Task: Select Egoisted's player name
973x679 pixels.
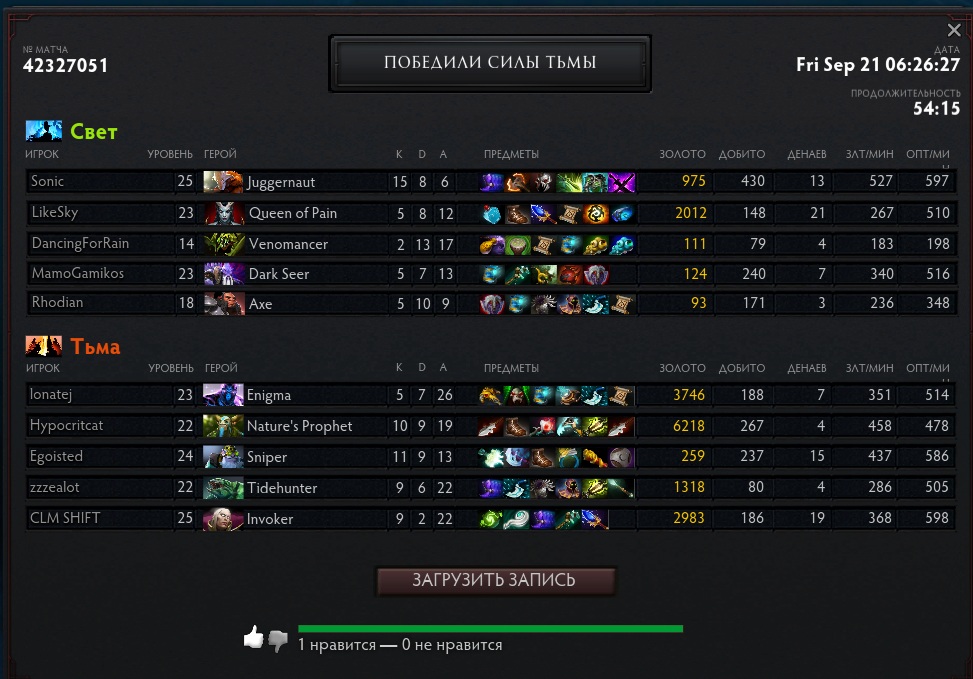Action: [x=57, y=457]
